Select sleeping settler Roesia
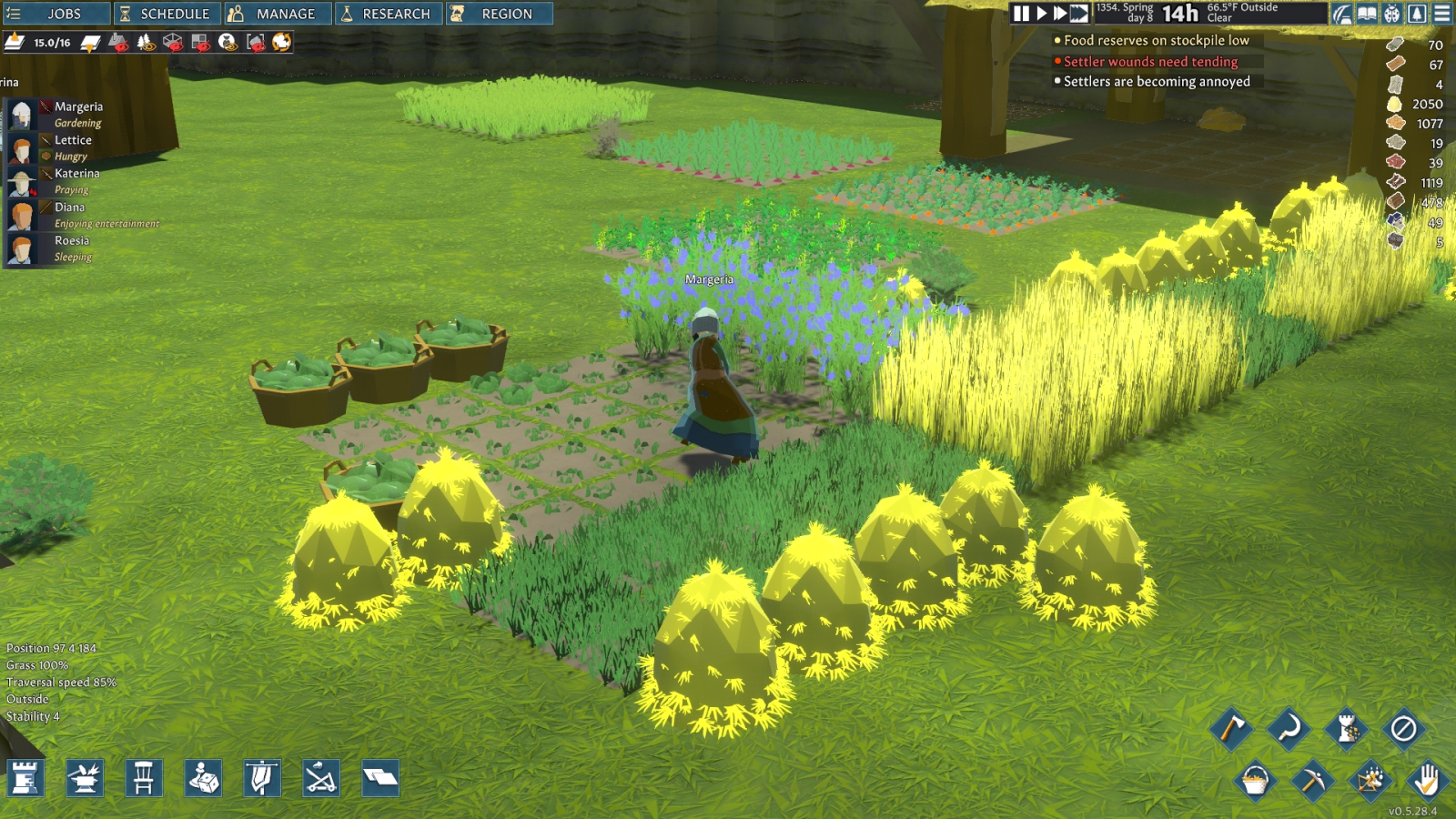Viewport: 1456px width, 819px height. [71, 240]
